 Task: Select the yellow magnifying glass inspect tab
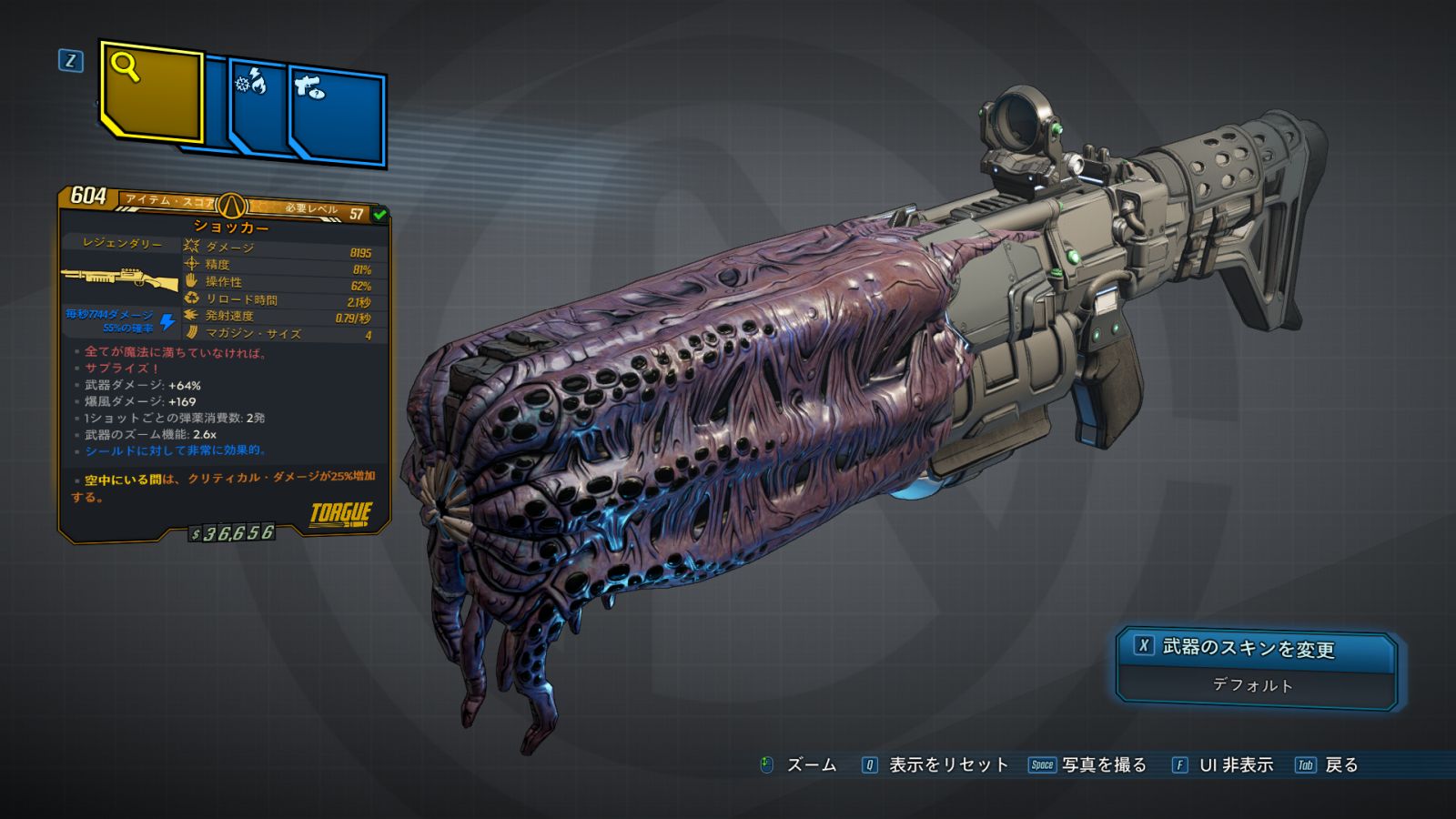[150, 93]
